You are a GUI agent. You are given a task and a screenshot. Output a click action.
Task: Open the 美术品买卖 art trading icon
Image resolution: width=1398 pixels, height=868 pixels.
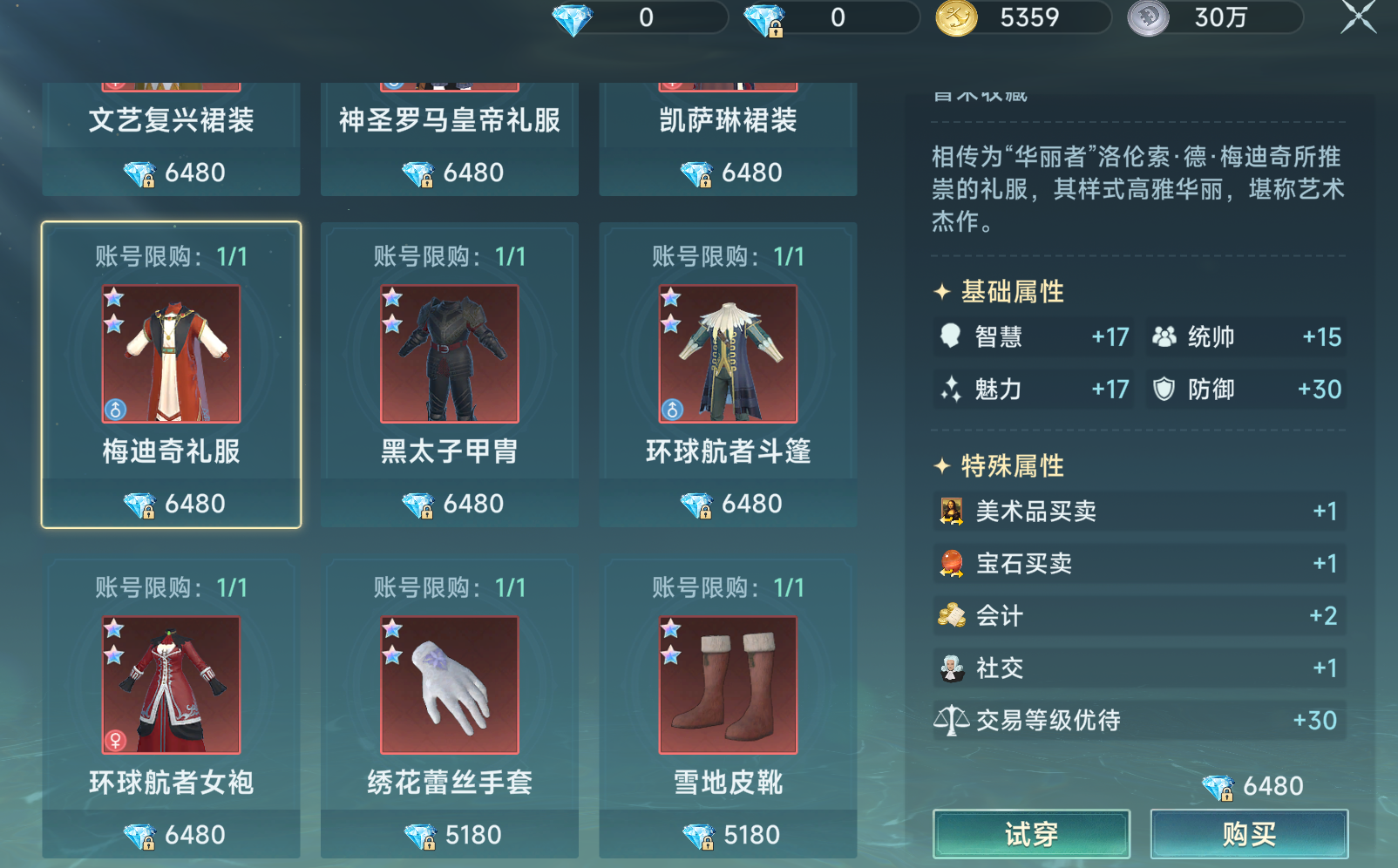click(x=951, y=512)
